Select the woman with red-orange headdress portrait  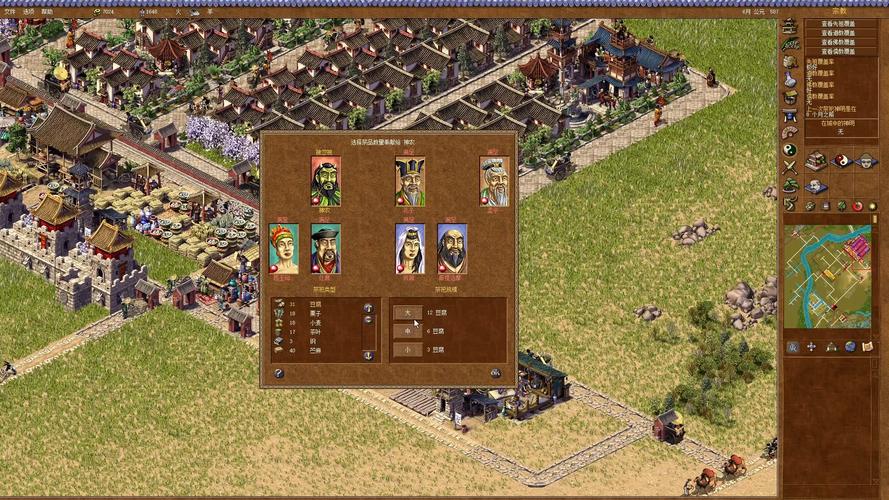click(x=283, y=248)
